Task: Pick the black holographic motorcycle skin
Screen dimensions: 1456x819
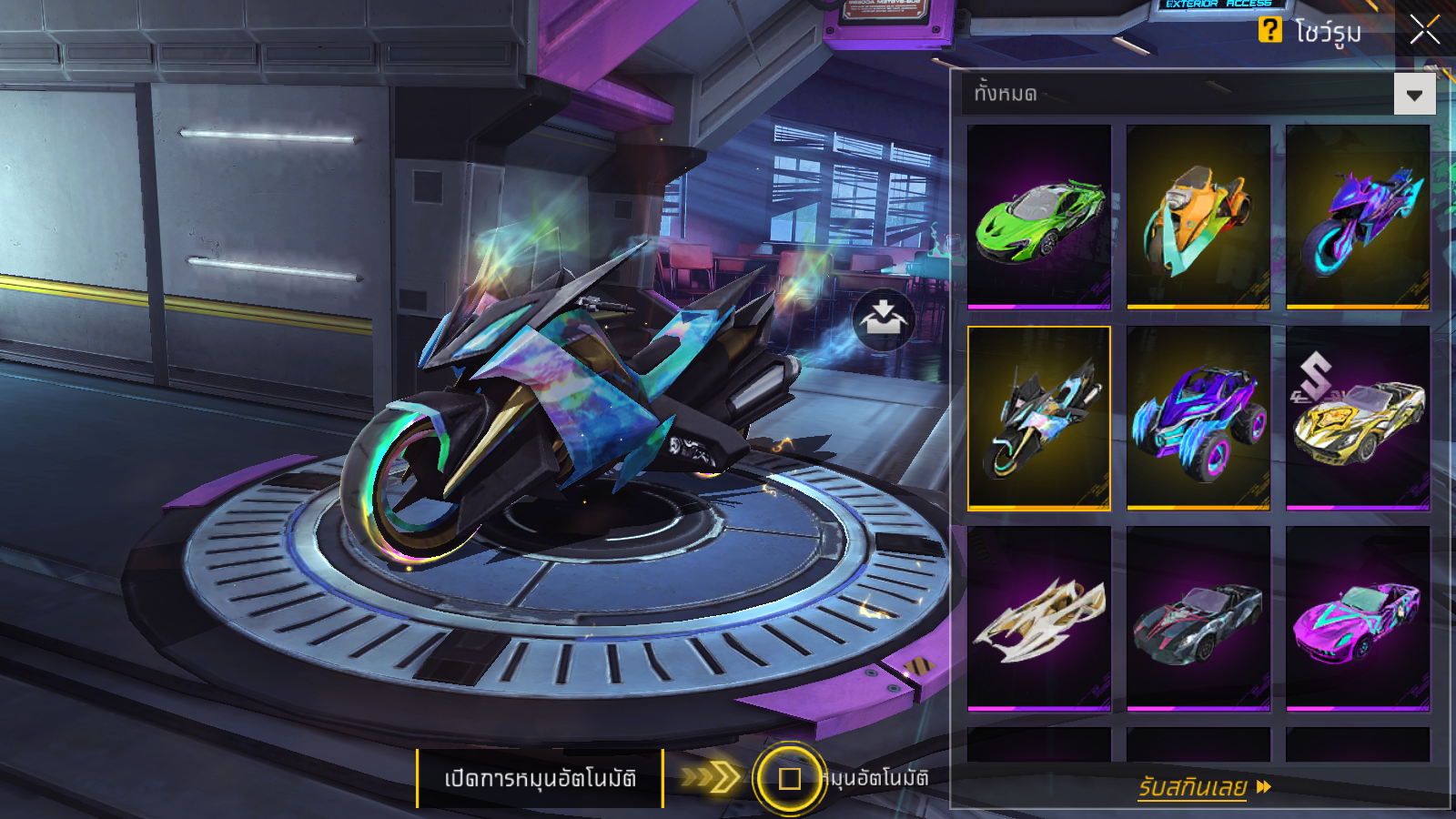Action: tap(1039, 418)
